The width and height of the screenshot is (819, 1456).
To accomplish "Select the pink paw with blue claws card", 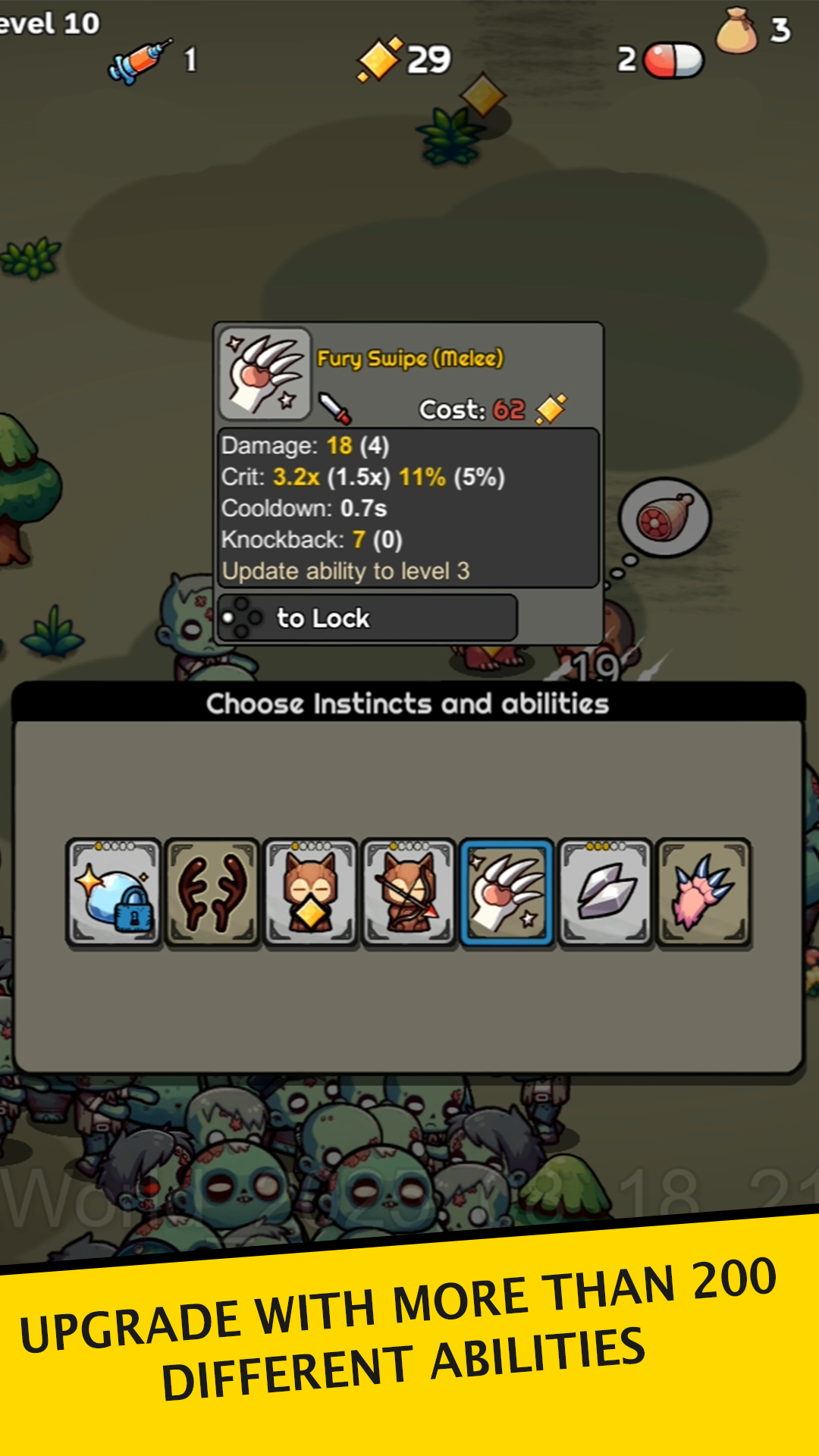I will 703,893.
